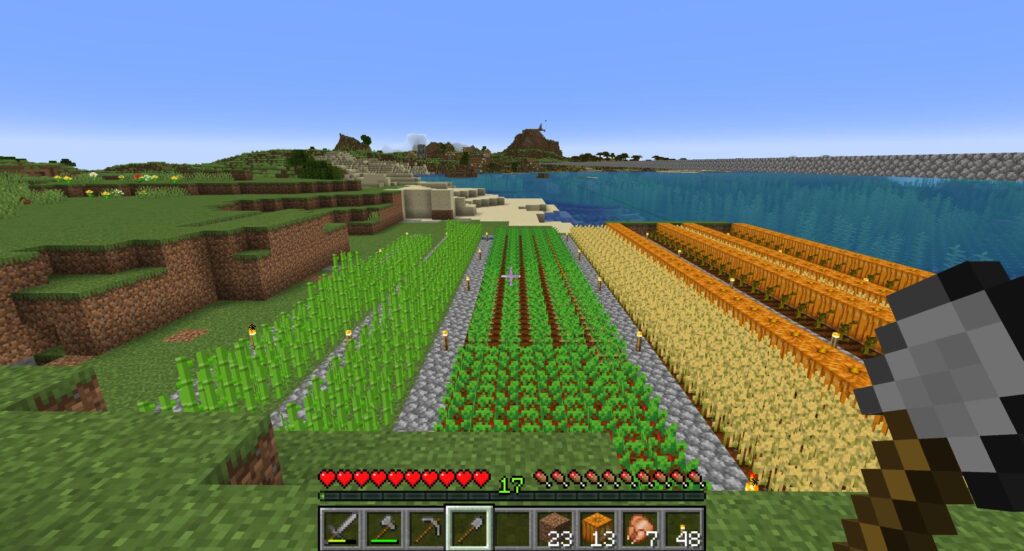1024x551 pixels.
Task: Select the torch stack slot
Action: coord(684,528)
